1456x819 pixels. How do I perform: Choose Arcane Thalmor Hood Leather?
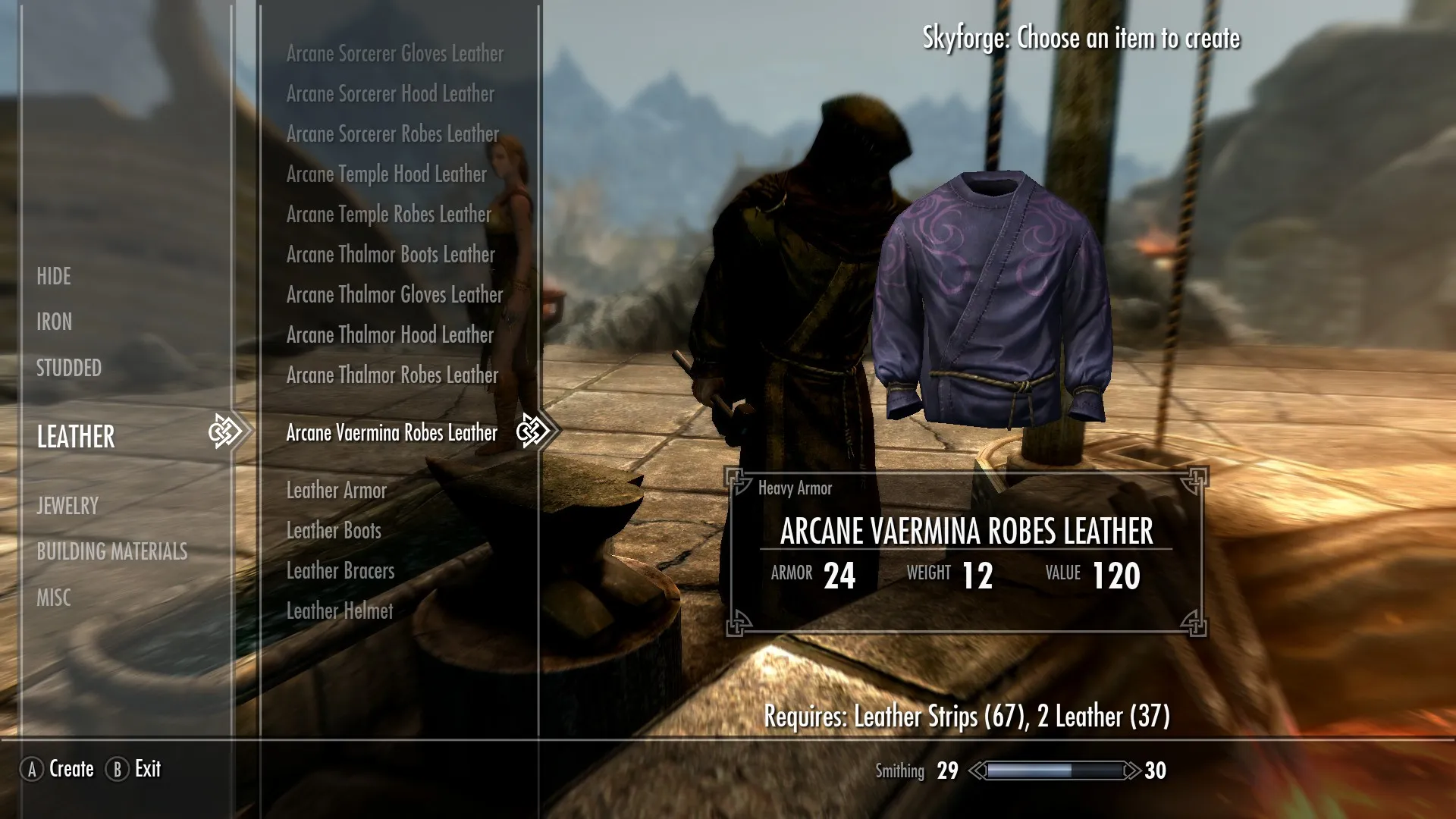[x=390, y=335]
